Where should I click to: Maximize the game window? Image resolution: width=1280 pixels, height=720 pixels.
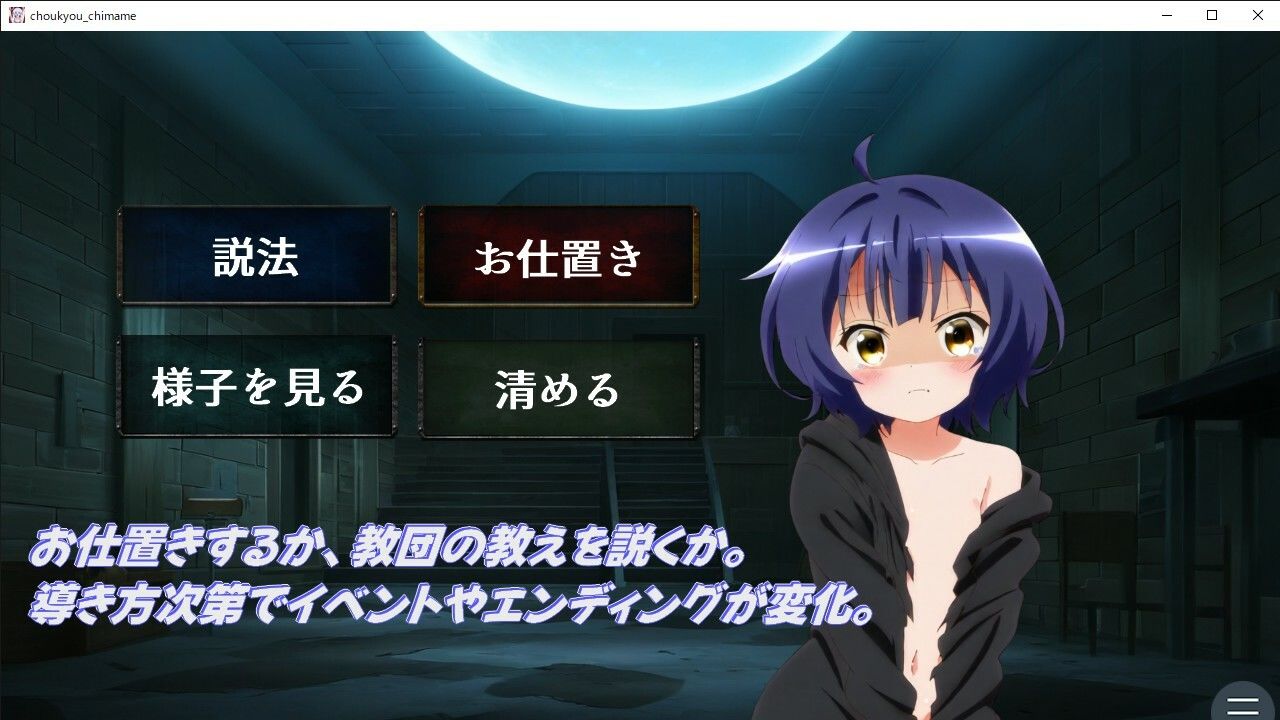[1211, 15]
